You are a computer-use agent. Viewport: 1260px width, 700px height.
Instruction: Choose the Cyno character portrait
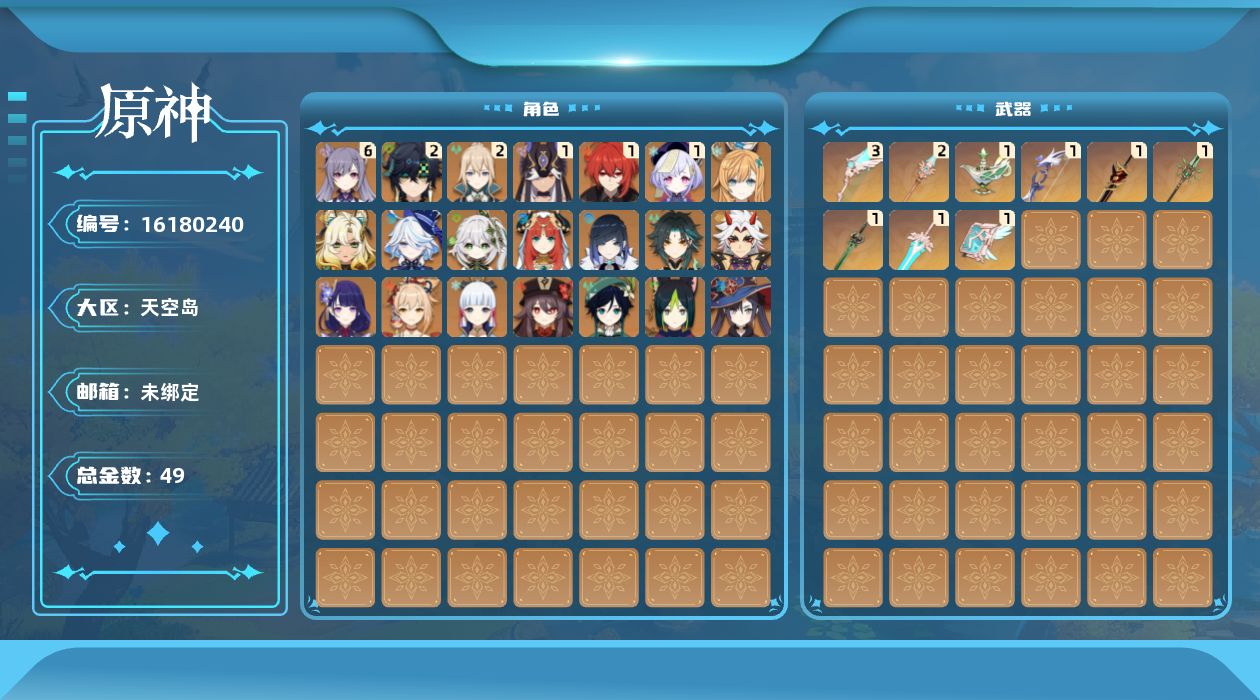point(544,172)
